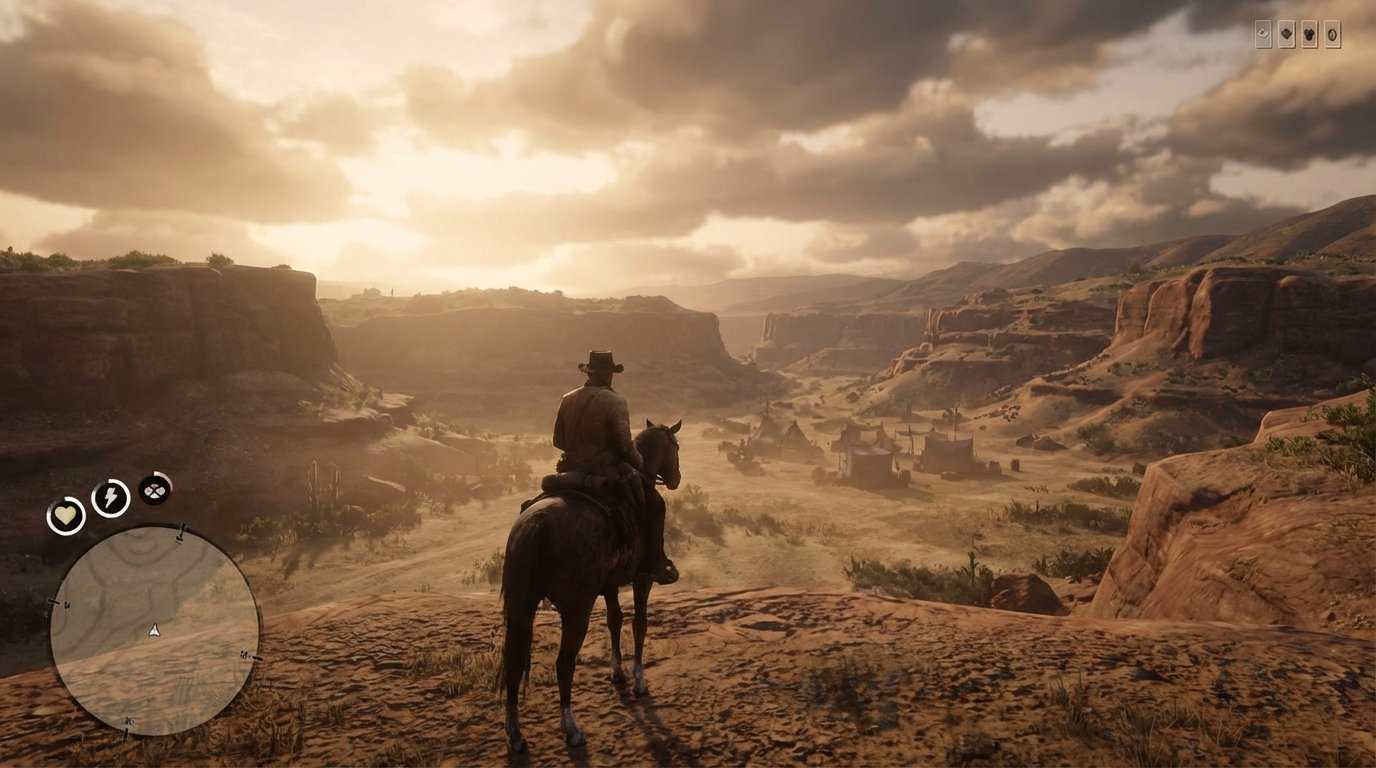Select the marker on the minimap's bottom edge
This screenshot has height=768, width=1376.
coord(127,722)
